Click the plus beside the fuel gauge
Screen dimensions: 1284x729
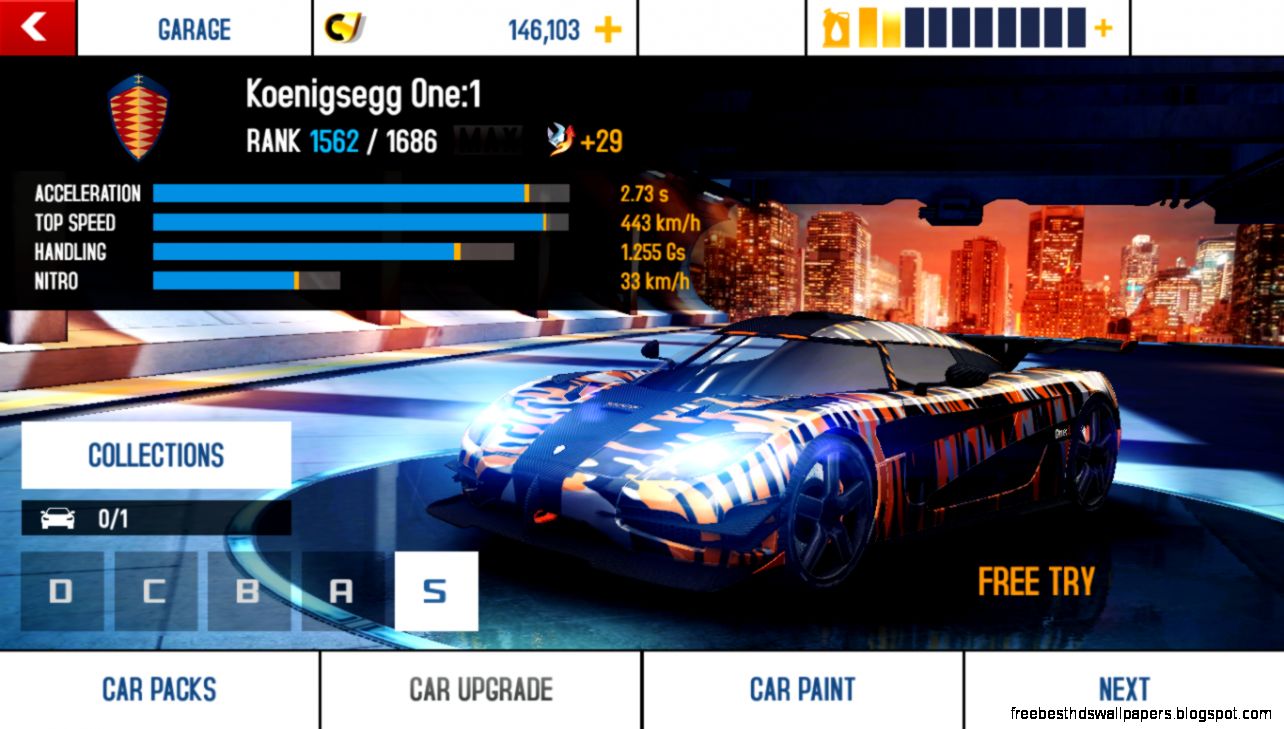pyautogui.click(x=1104, y=28)
